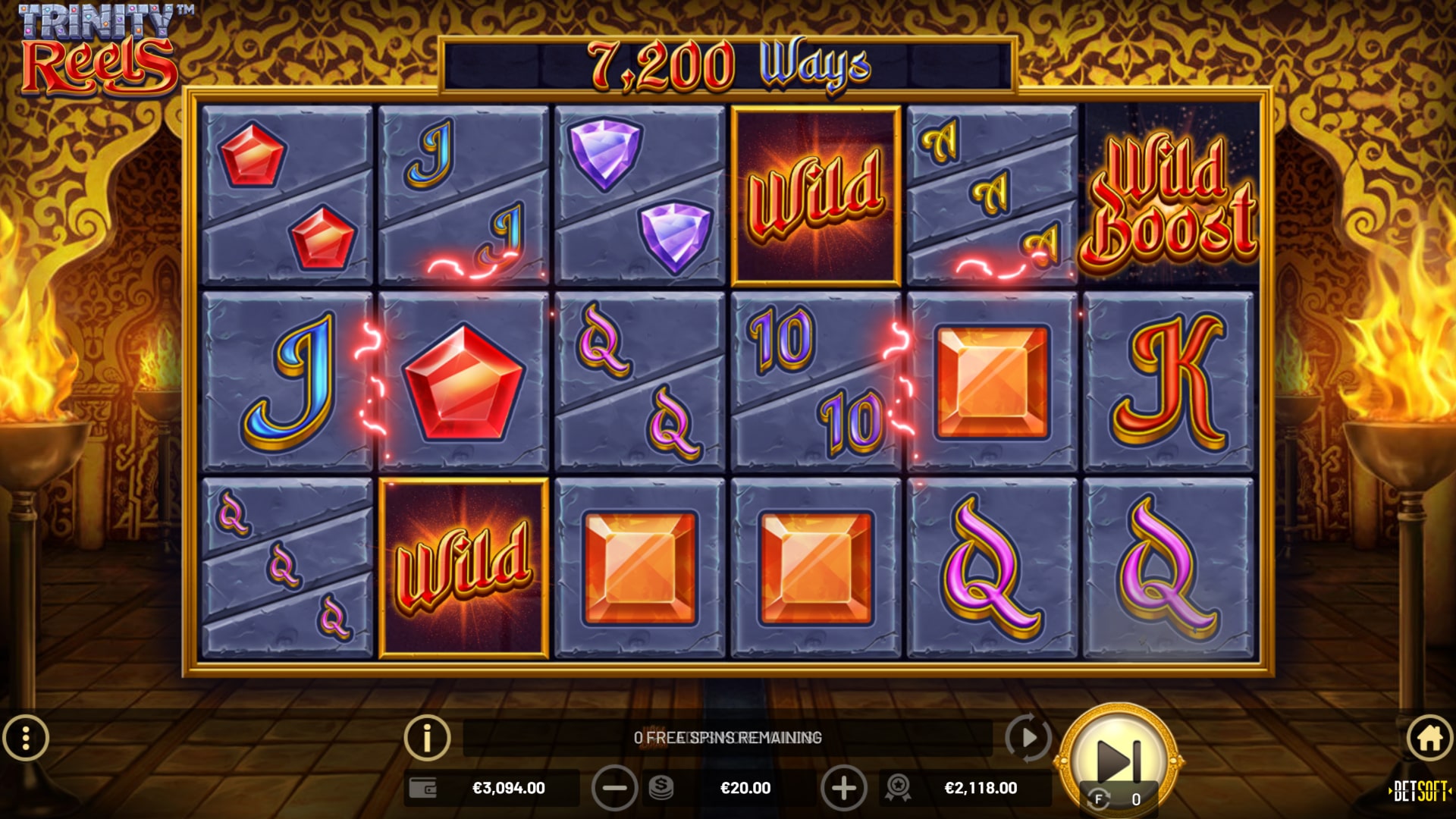Open the game information screen via the i icon
Screen dimensions: 1456x819
click(428, 736)
